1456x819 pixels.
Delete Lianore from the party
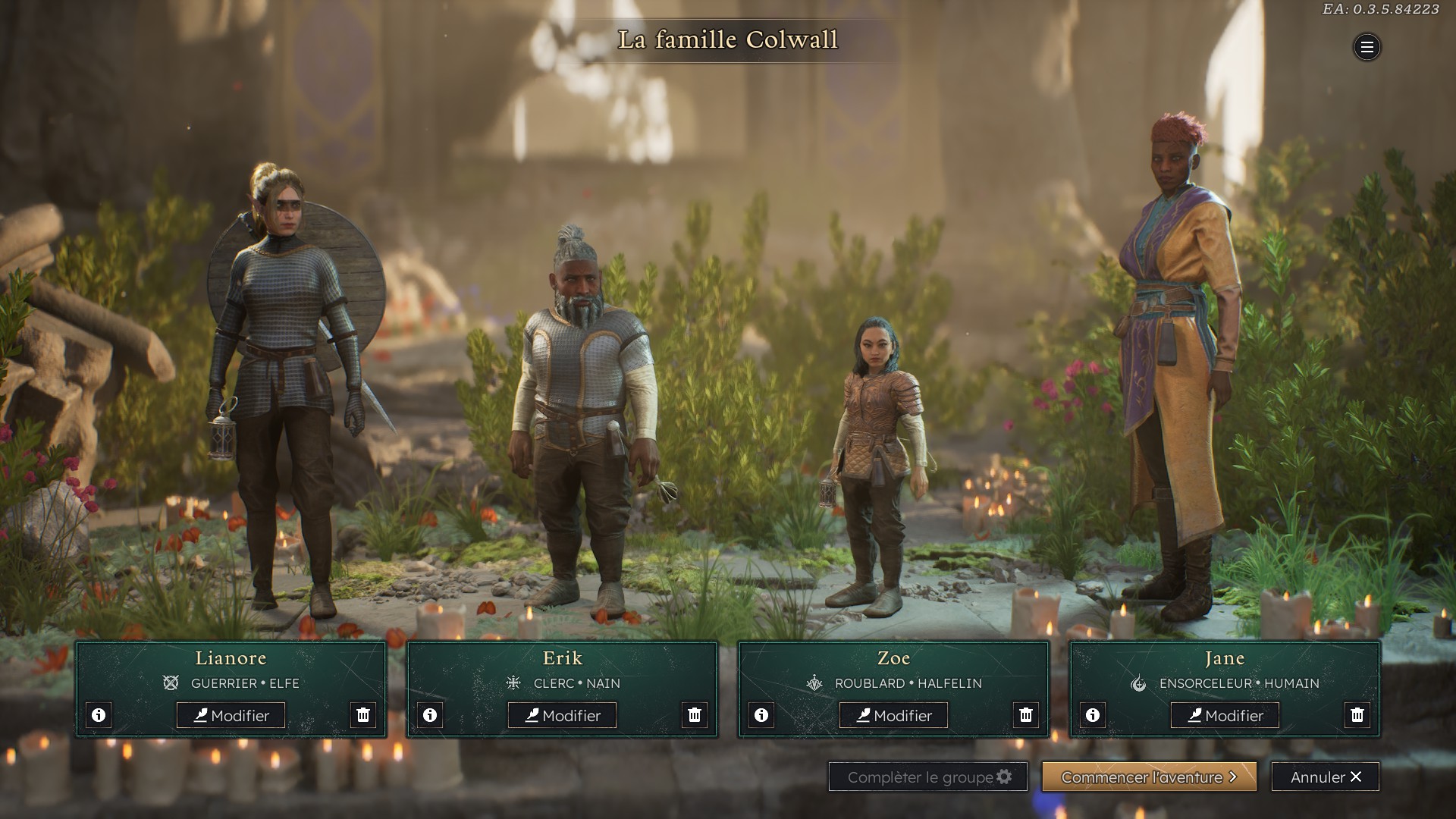click(x=363, y=715)
